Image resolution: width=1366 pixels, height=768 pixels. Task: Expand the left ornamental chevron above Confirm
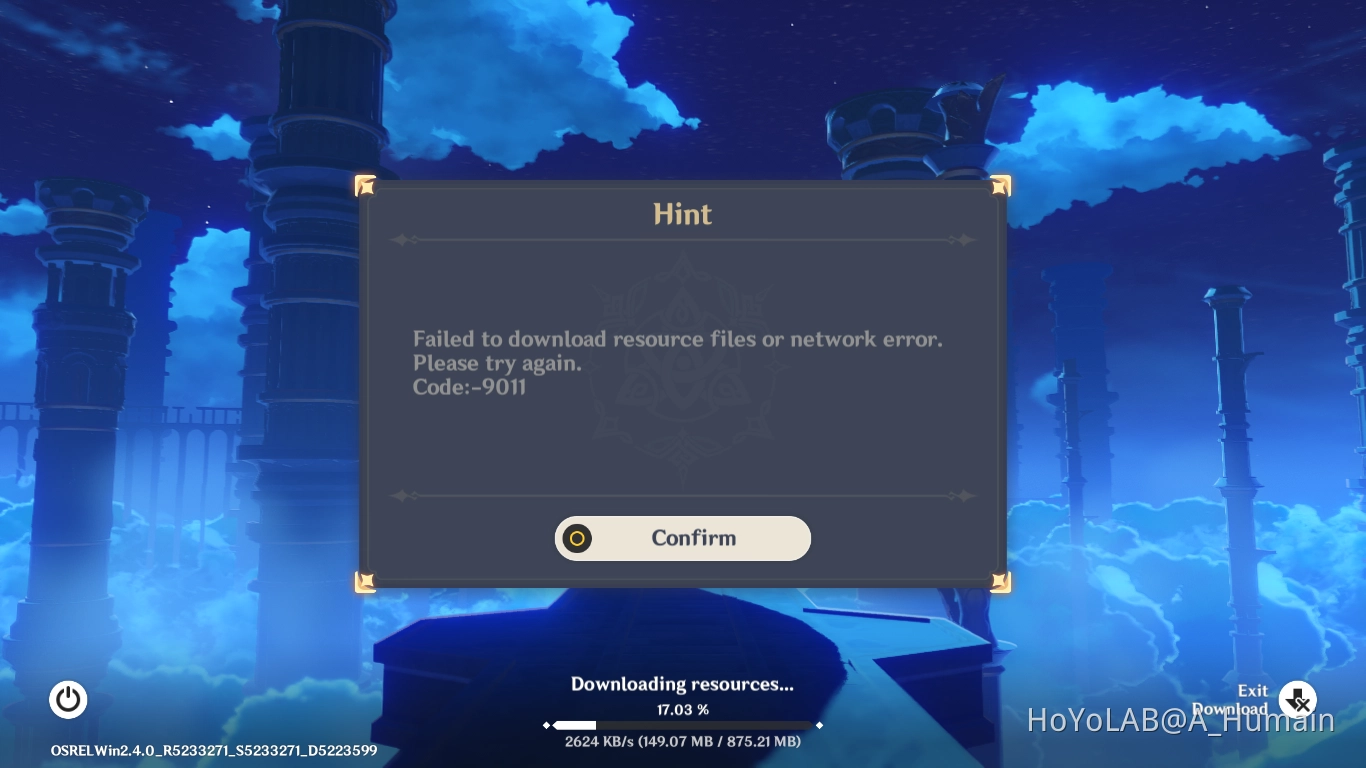click(x=404, y=496)
